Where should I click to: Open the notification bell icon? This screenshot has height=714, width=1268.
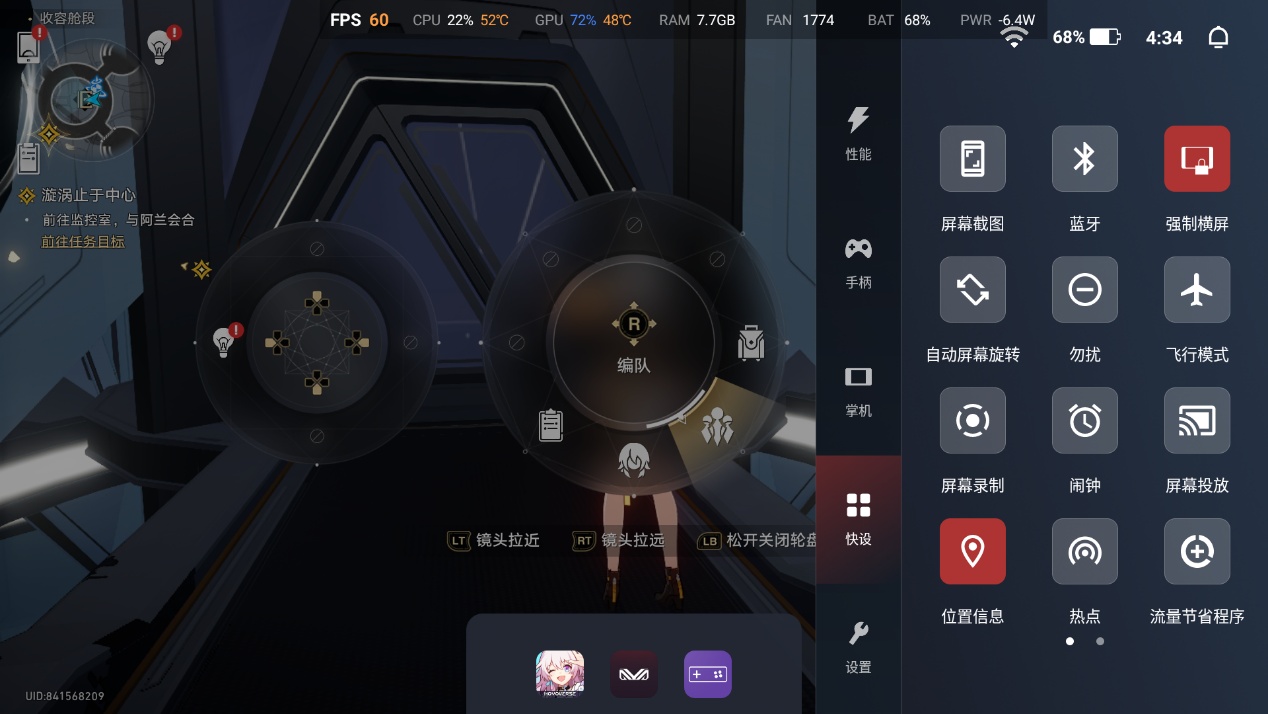1218,38
